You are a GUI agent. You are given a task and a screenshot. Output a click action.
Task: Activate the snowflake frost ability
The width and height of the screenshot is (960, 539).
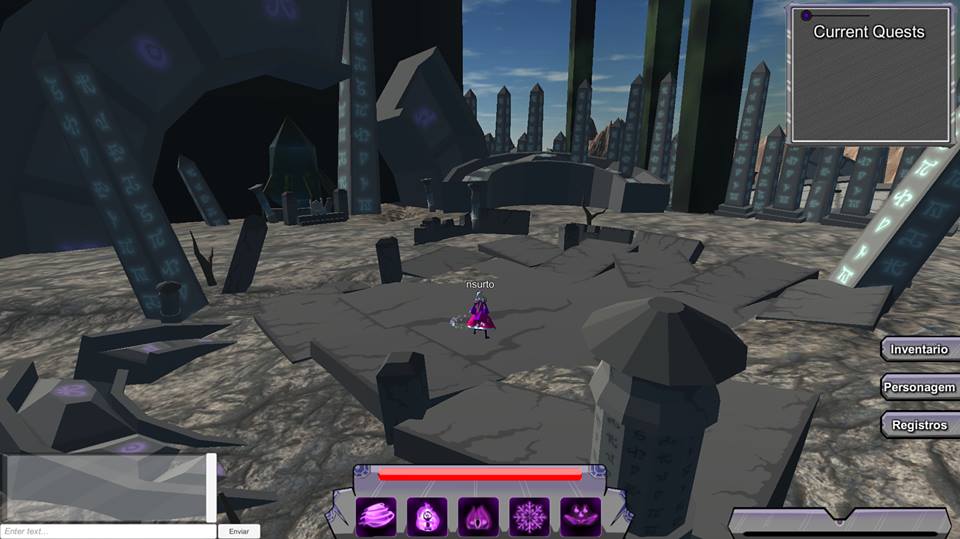coord(529,516)
